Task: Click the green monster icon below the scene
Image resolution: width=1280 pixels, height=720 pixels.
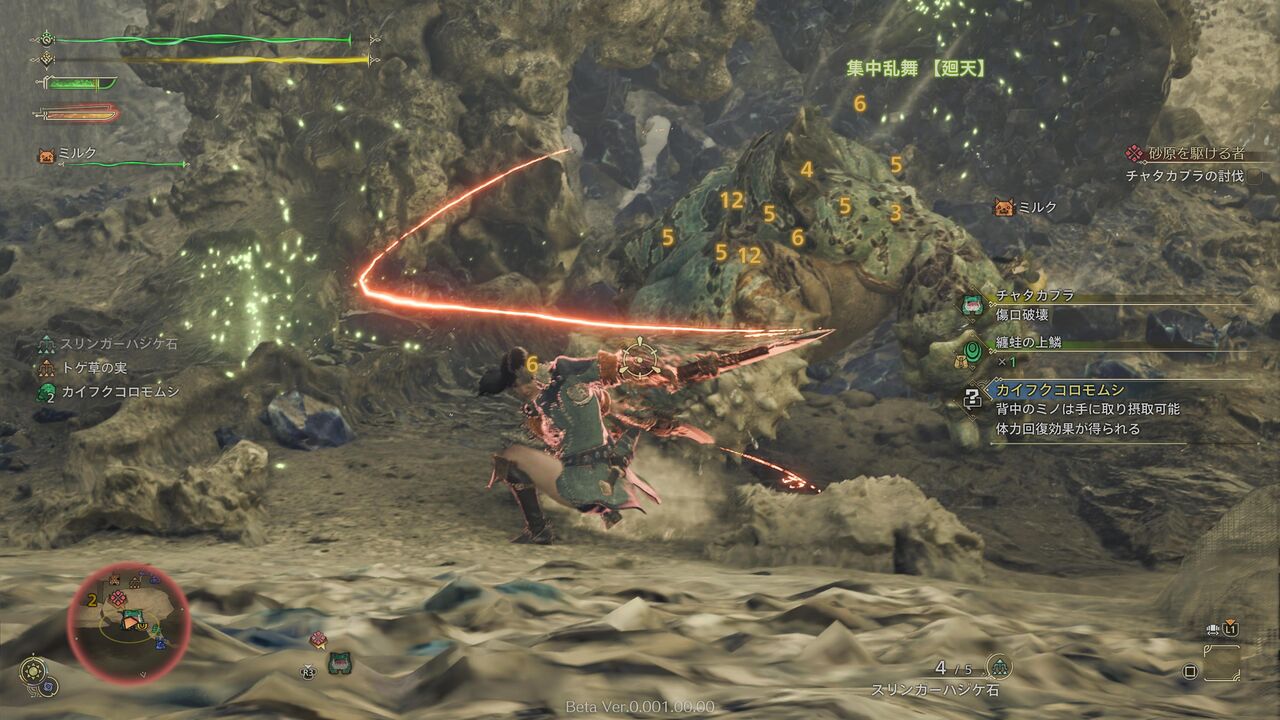Action: (x=339, y=662)
